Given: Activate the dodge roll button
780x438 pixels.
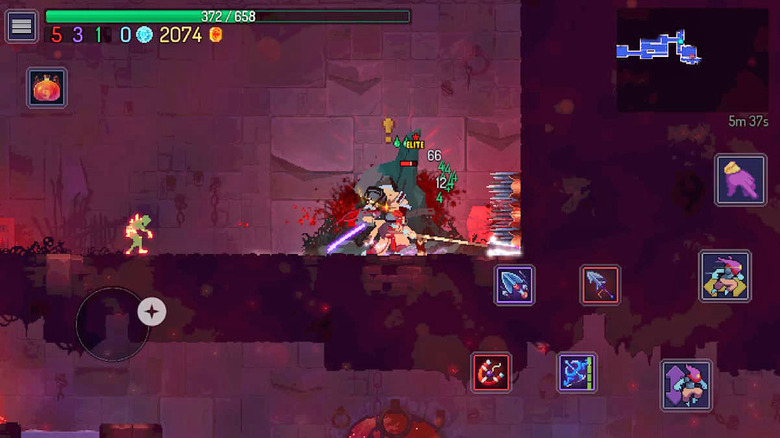Looking at the screenshot, I should (725, 277).
